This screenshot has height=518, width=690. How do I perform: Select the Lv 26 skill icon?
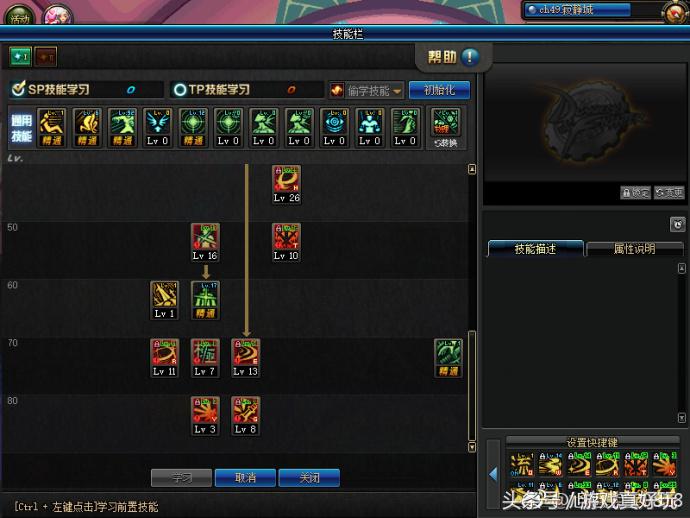point(286,179)
